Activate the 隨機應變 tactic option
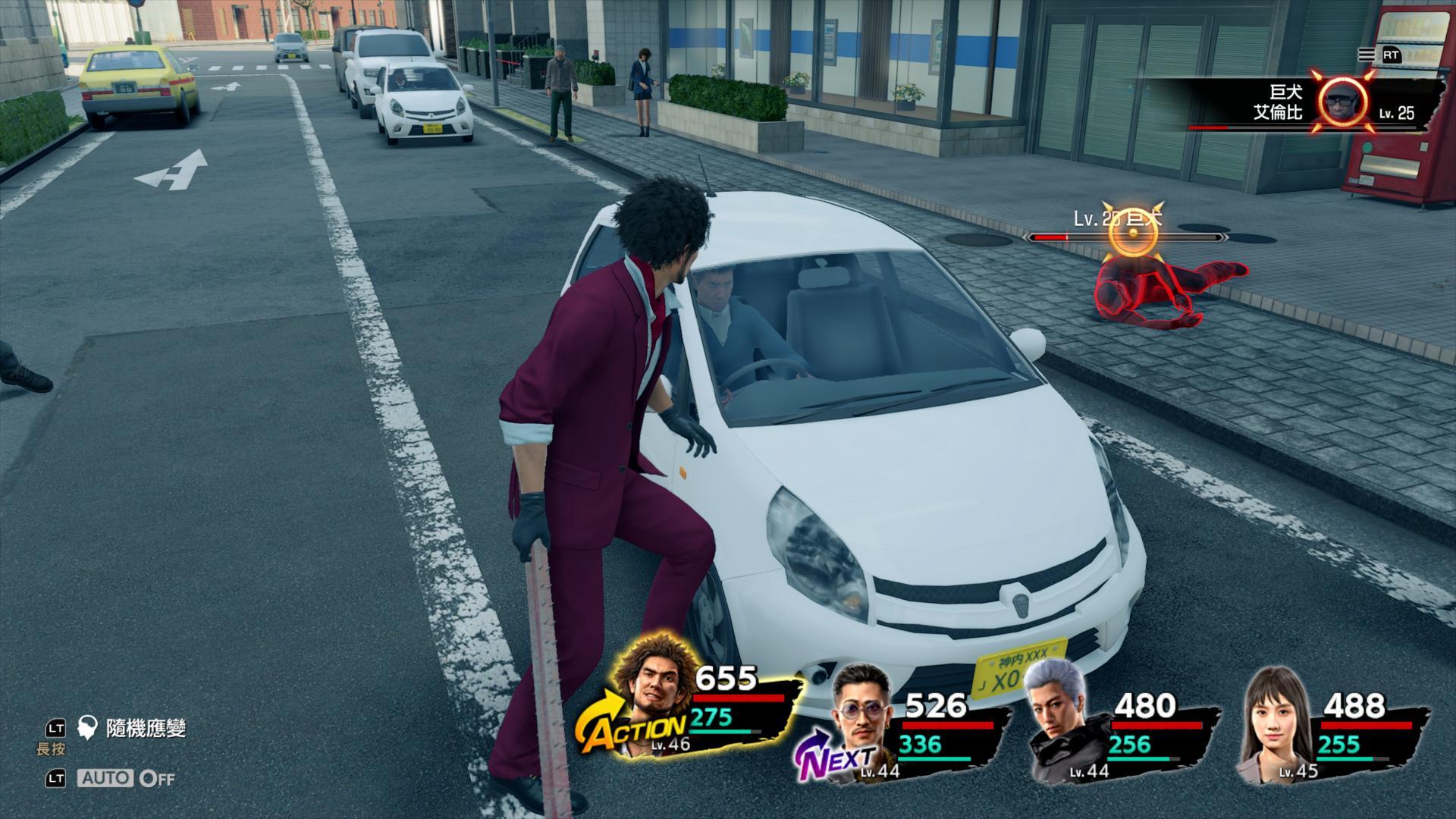Screen dimensions: 1456x819 (146, 729)
